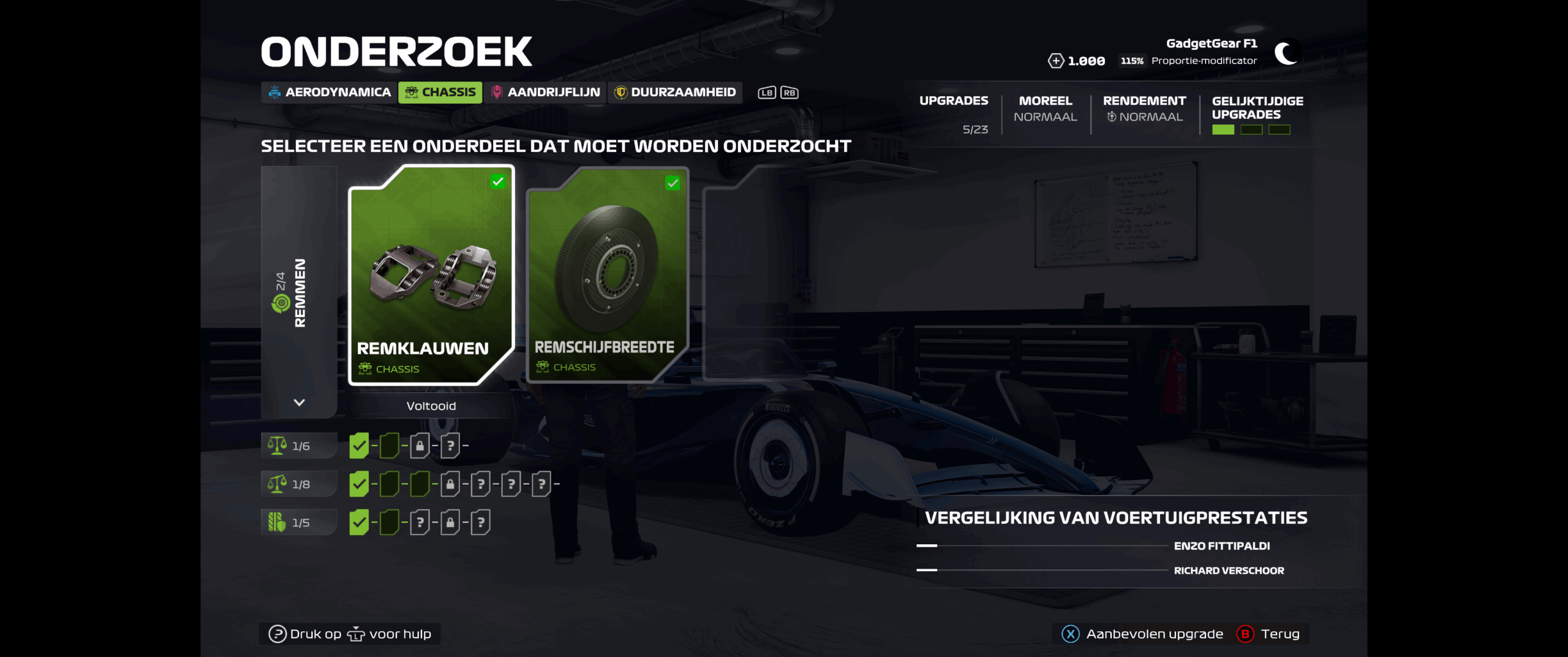Open the Duurzaamheid research category

click(x=674, y=92)
